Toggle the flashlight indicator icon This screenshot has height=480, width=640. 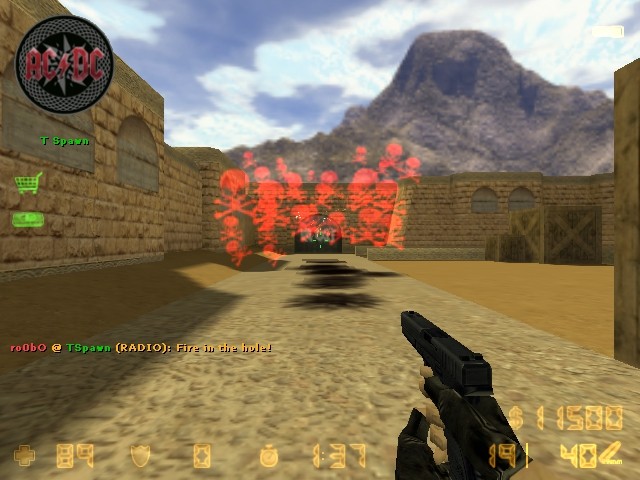[x=607, y=32]
